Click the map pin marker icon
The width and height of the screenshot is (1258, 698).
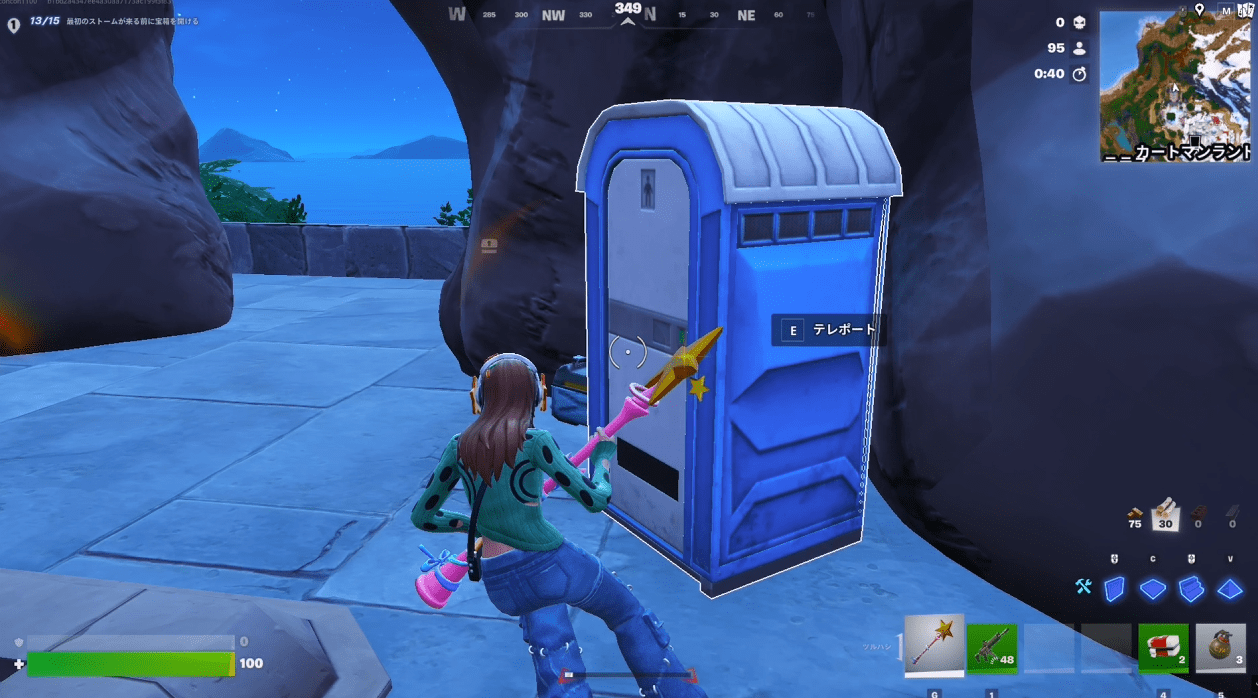click(1199, 9)
